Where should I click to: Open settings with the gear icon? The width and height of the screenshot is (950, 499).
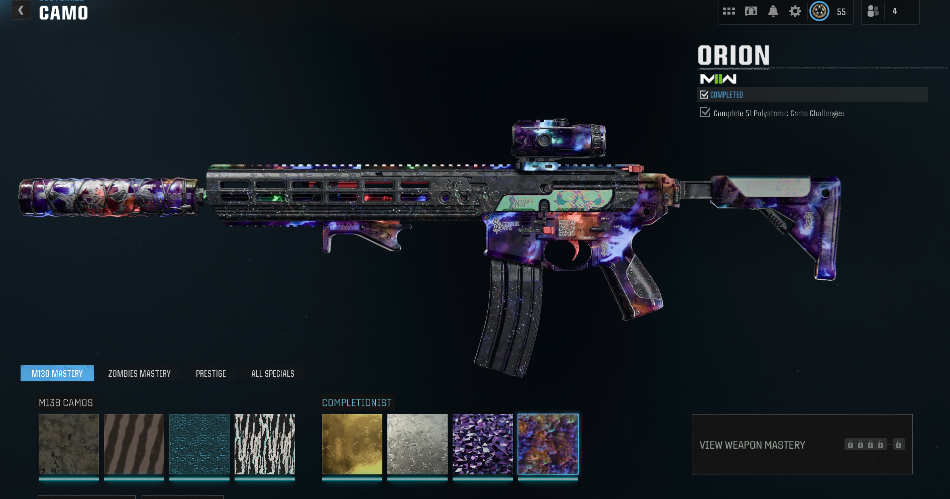[x=795, y=11]
